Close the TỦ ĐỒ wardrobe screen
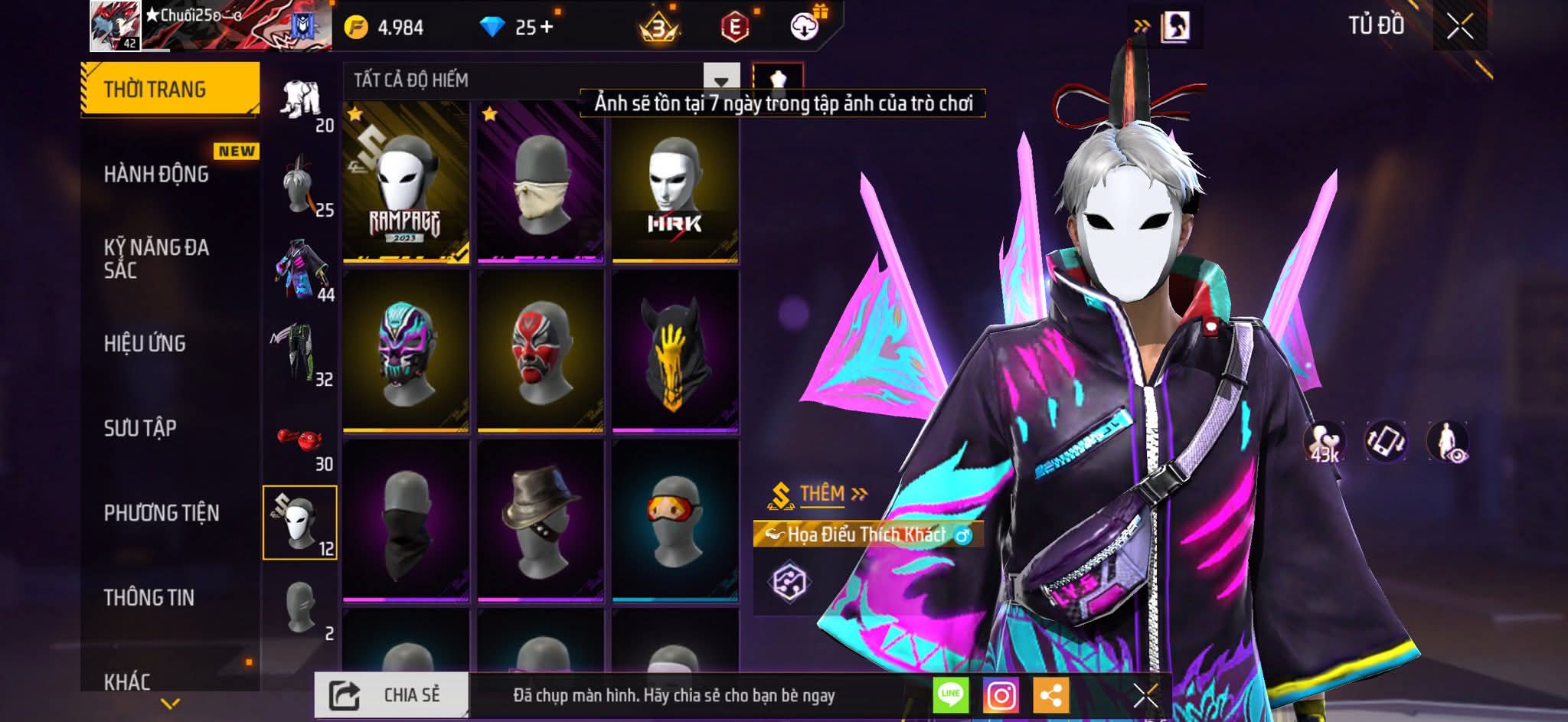This screenshot has height=722, width=1568. pyautogui.click(x=1459, y=27)
